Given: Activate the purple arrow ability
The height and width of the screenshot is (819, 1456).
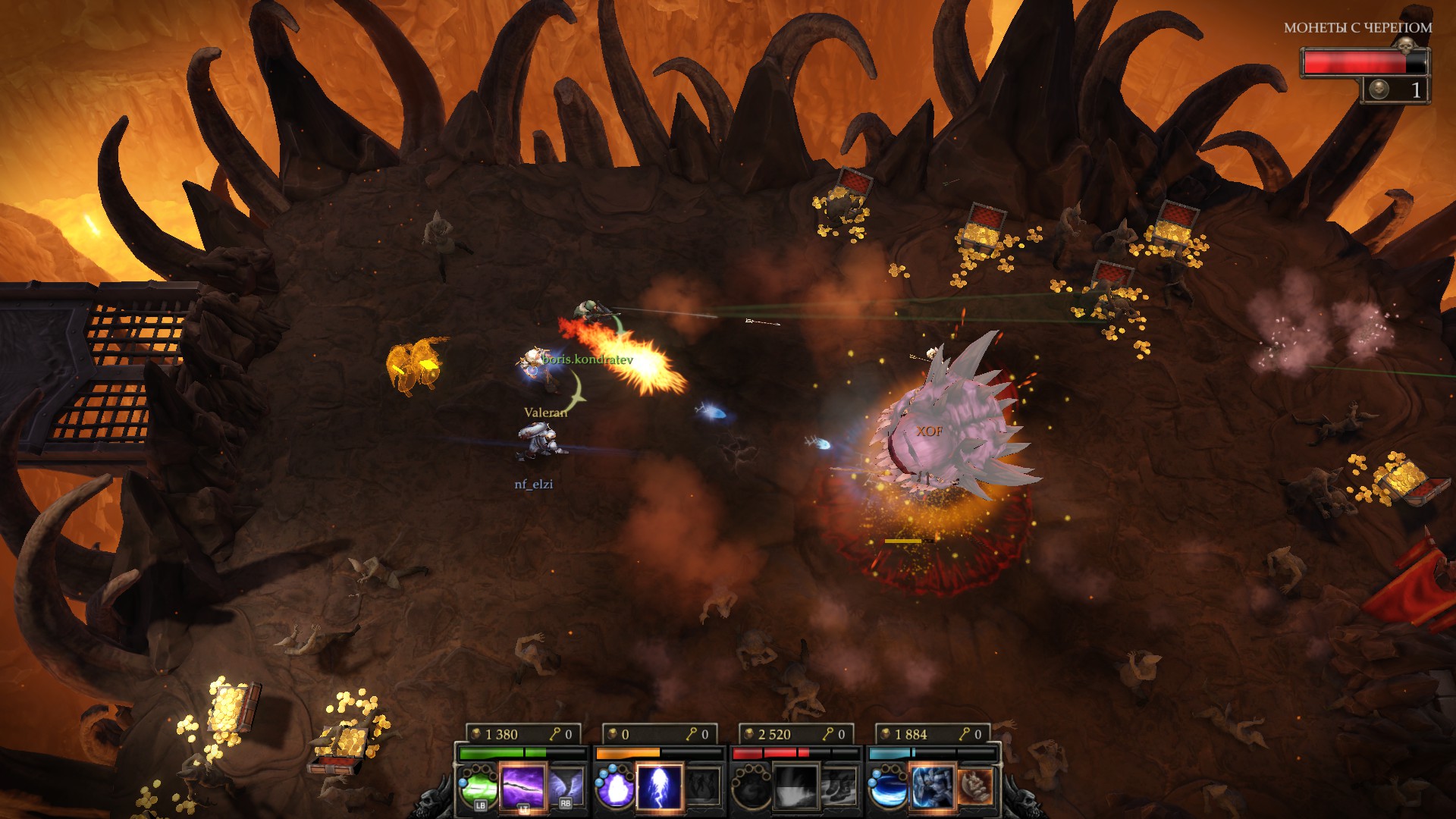Looking at the screenshot, I should coord(522,786).
